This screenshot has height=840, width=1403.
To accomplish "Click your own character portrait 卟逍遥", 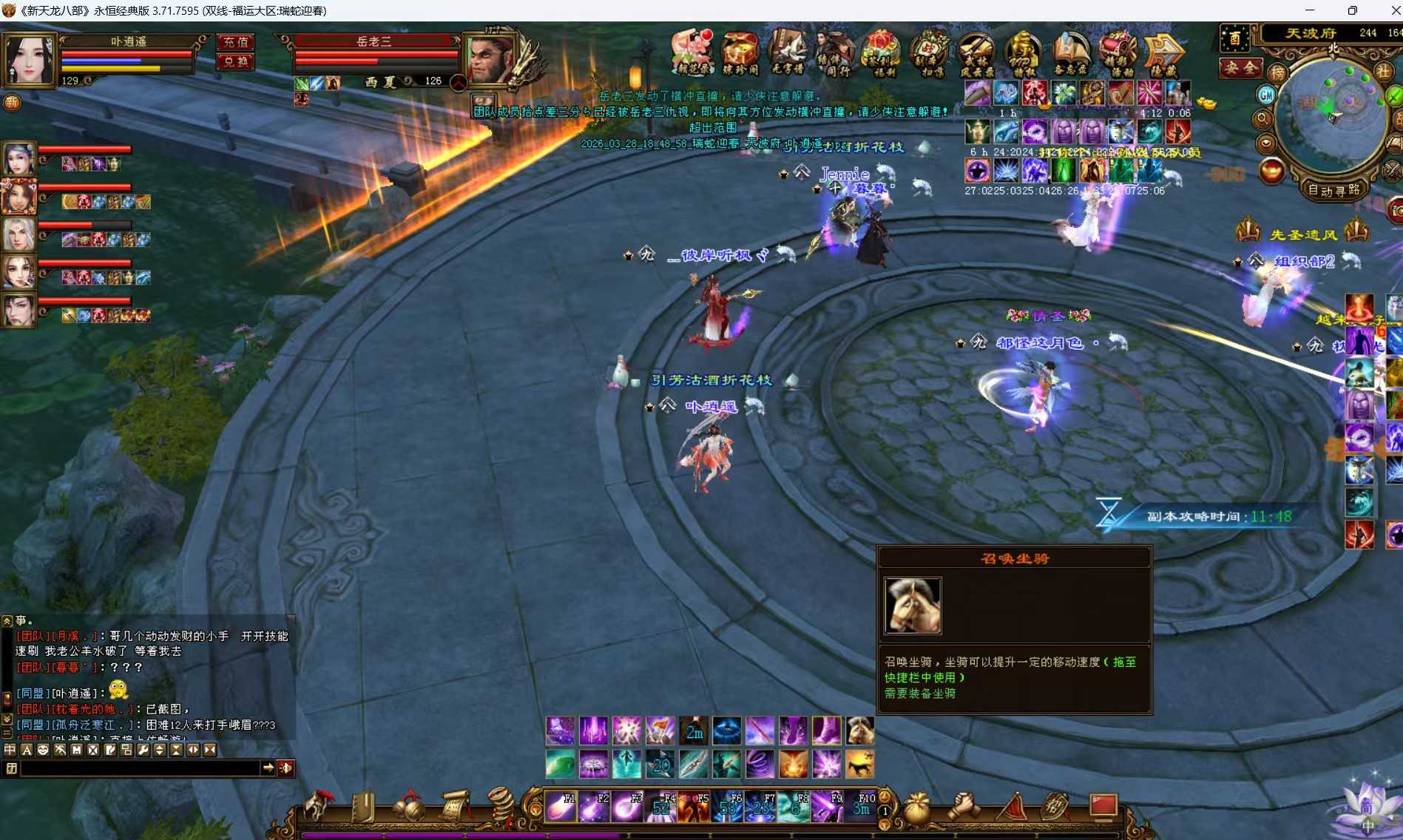I will pos(29,59).
